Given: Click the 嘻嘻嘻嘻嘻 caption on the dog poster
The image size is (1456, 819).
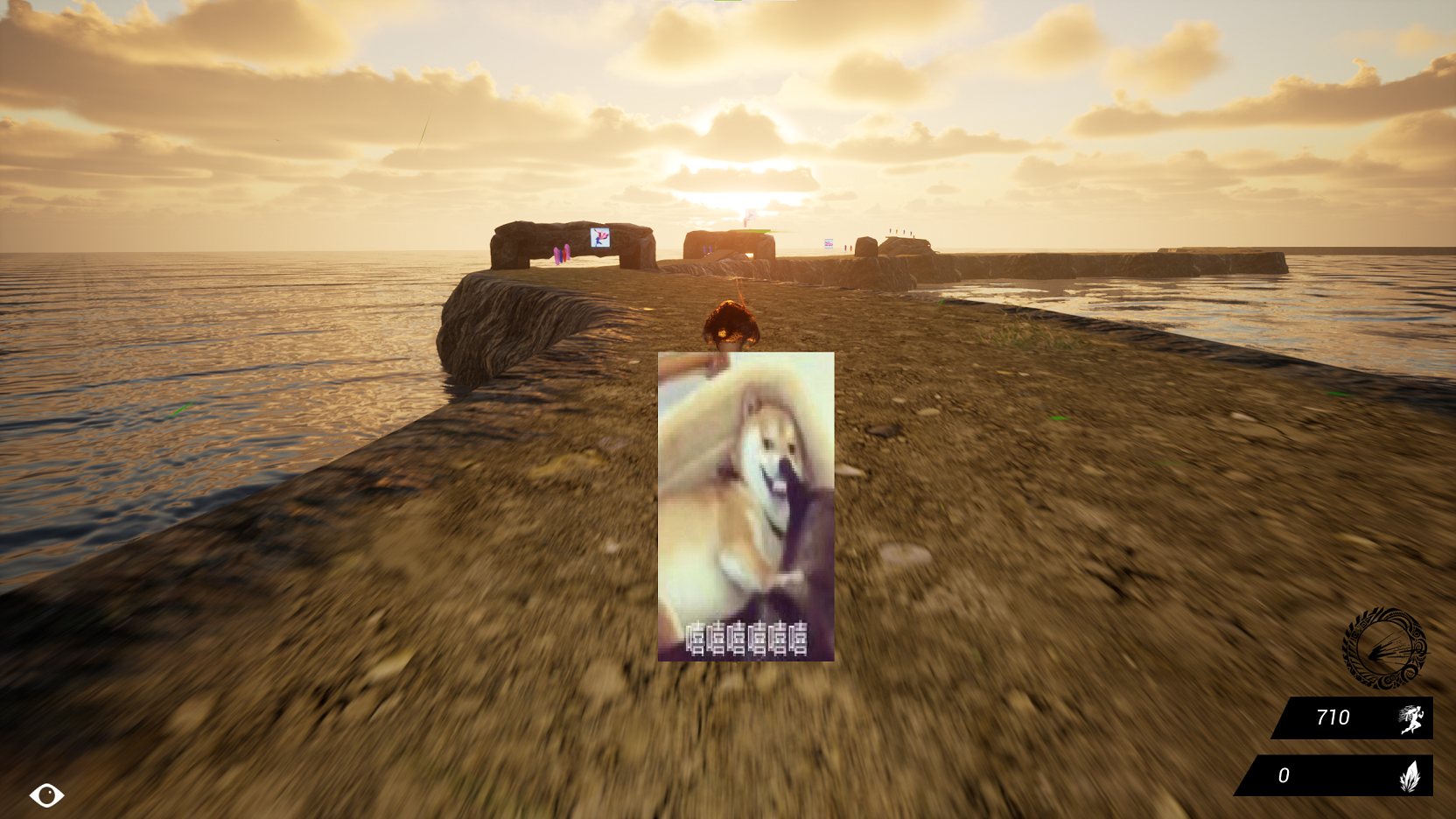Looking at the screenshot, I should 746,638.
